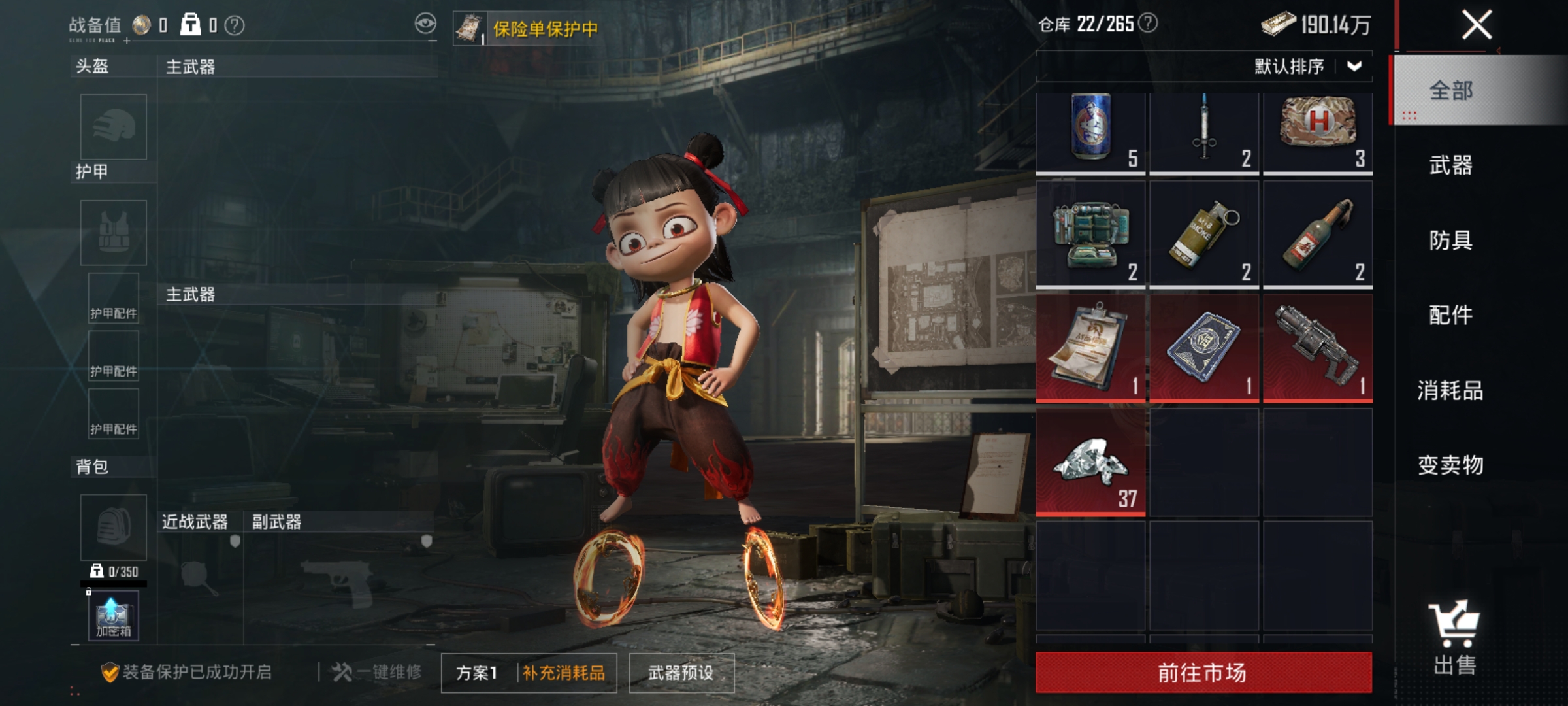
Task: Open the 加密箱 secure box slot
Action: point(114,616)
